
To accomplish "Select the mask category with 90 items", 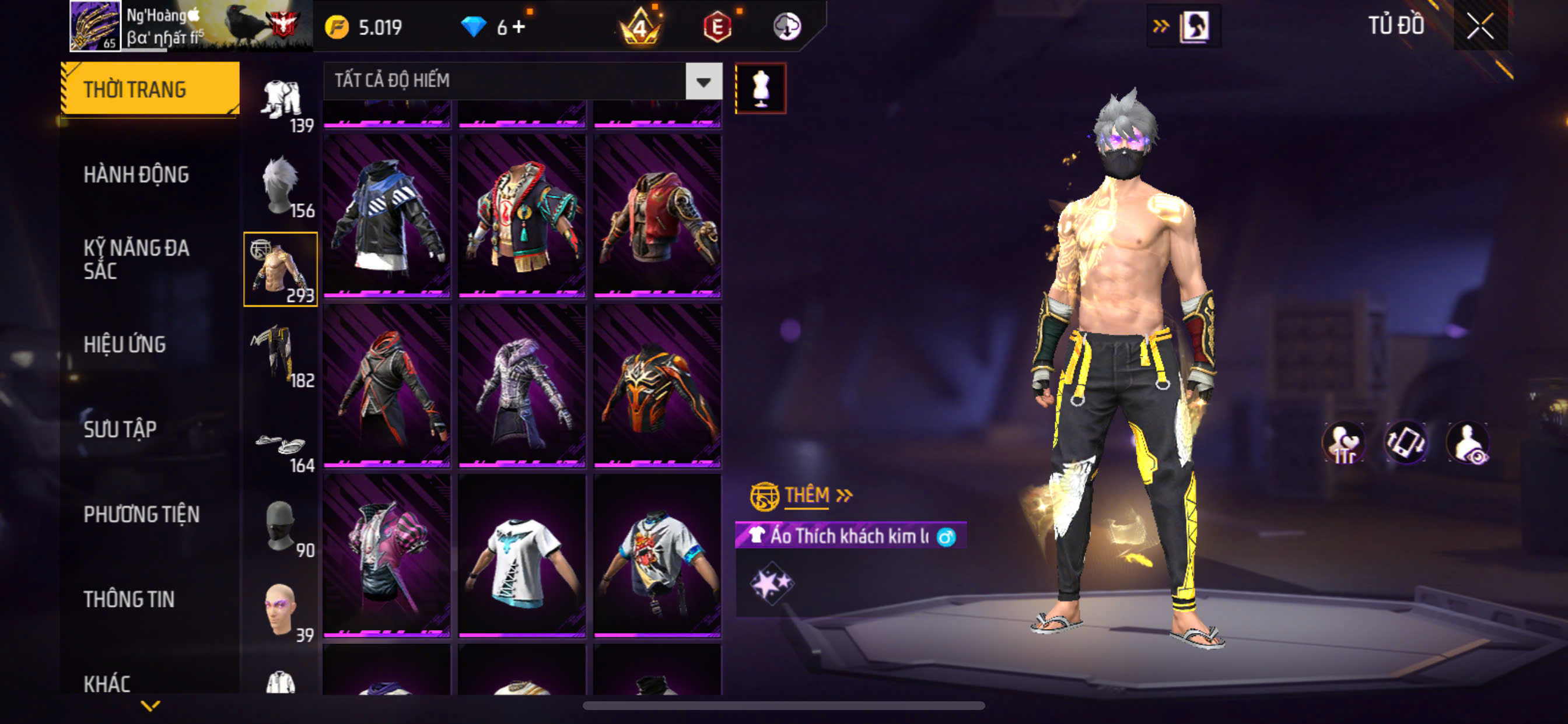I will pyautogui.click(x=281, y=526).
